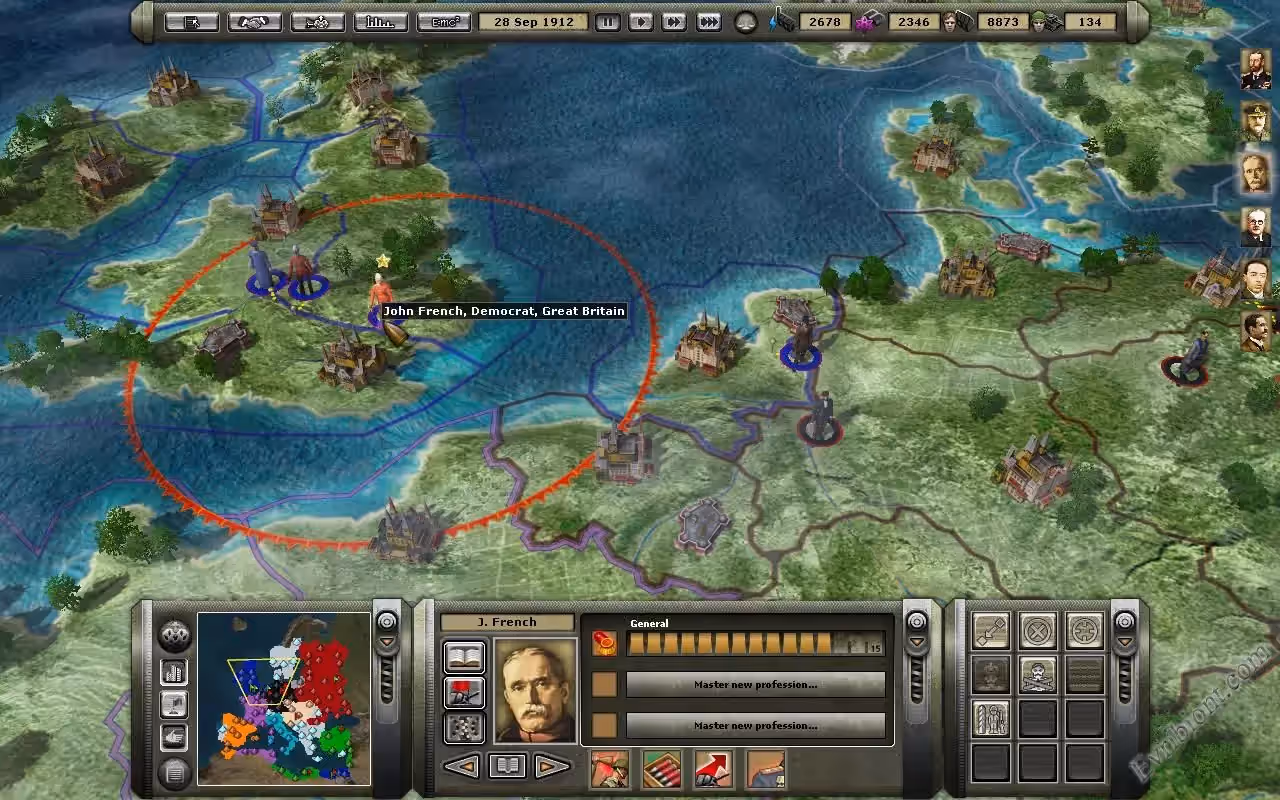Click J. French's portrait

coord(535,690)
